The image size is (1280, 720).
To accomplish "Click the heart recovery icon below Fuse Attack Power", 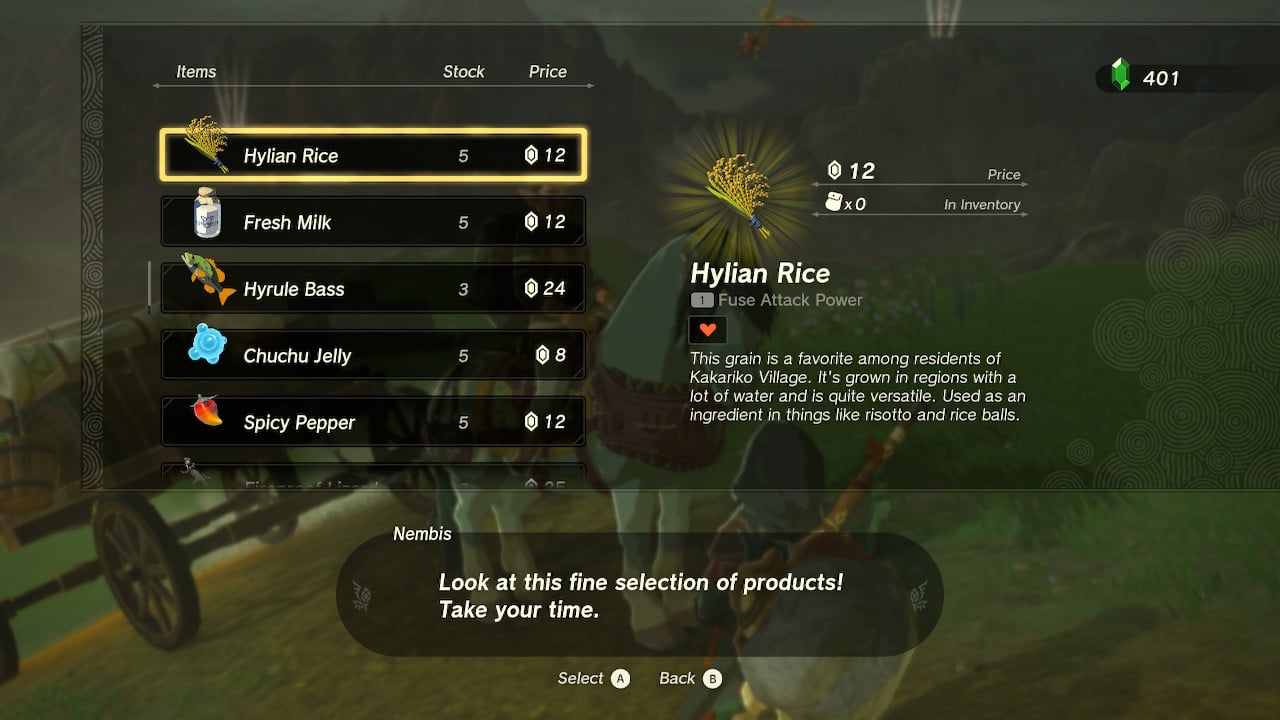I will click(708, 329).
